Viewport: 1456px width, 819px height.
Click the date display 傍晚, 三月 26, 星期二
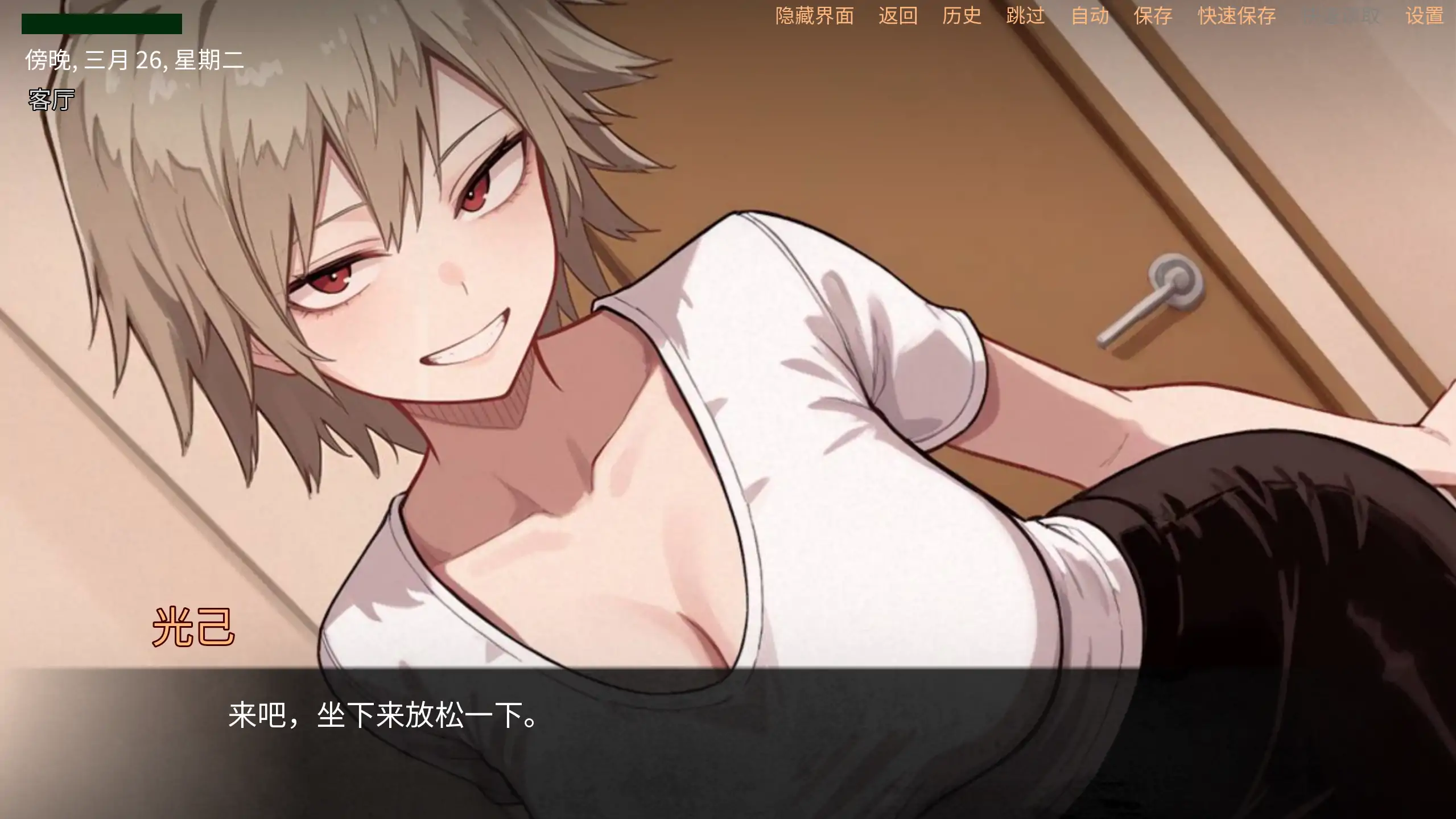(135, 58)
